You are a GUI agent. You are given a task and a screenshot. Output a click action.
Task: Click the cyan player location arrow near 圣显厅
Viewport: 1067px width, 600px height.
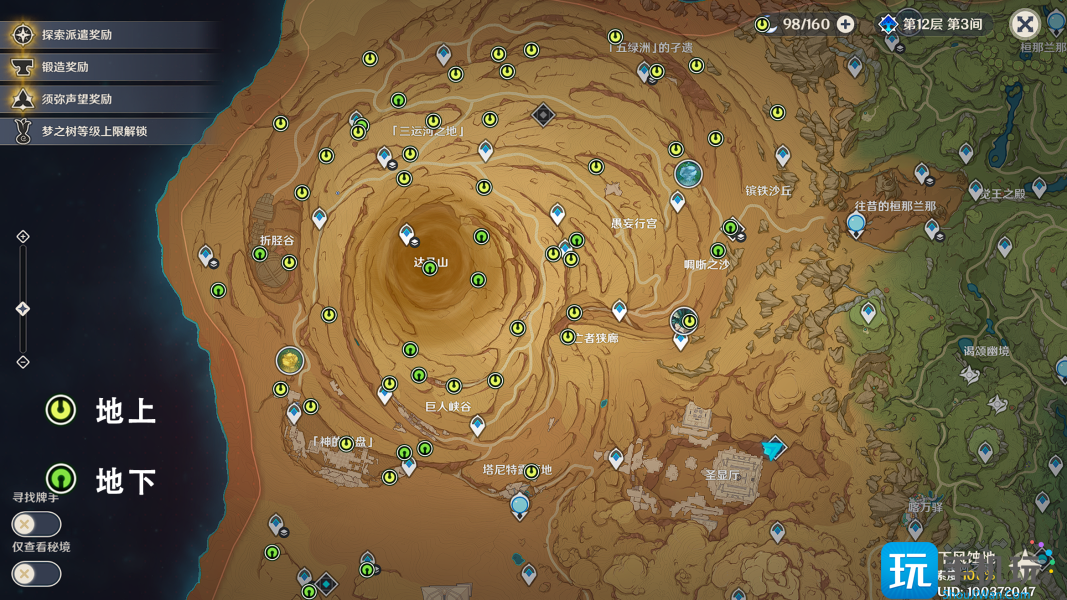coord(772,449)
